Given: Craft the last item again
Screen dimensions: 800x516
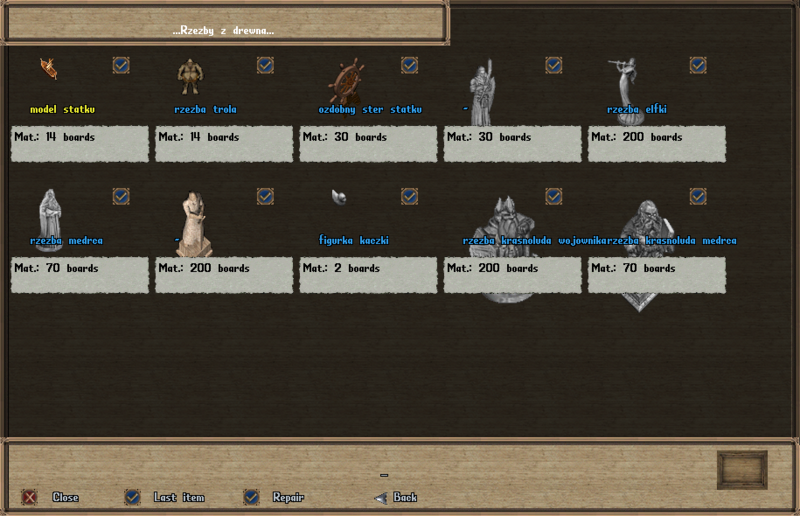Looking at the screenshot, I should (x=132, y=497).
